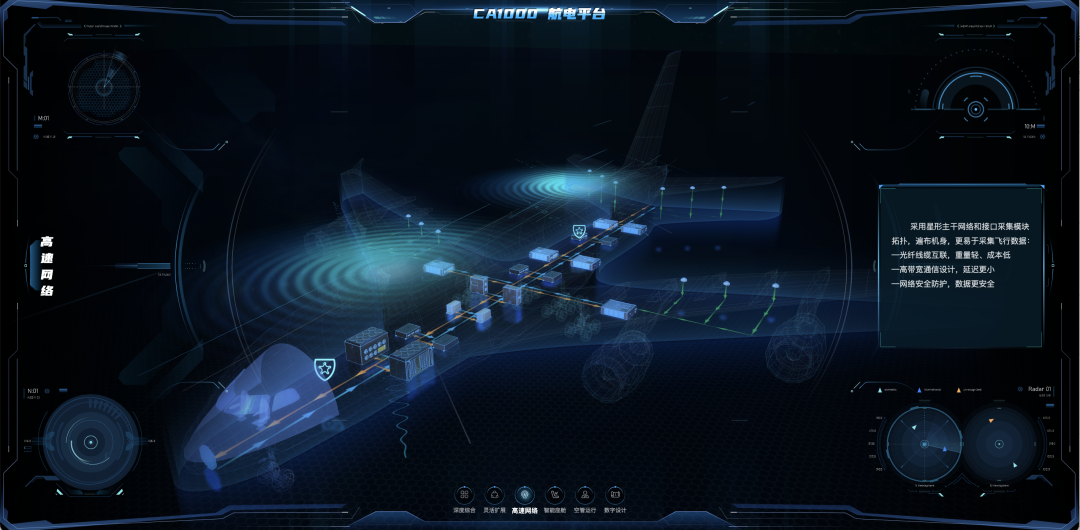The width and height of the screenshot is (1080, 530).
Task: Open the 深度综合 section
Action: click(x=463, y=495)
